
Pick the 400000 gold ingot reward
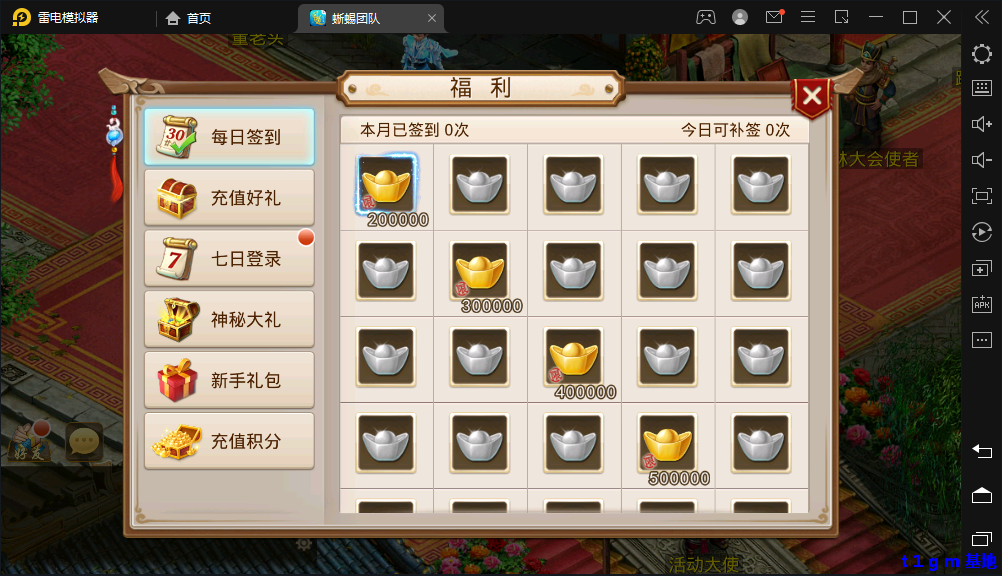tap(574, 357)
